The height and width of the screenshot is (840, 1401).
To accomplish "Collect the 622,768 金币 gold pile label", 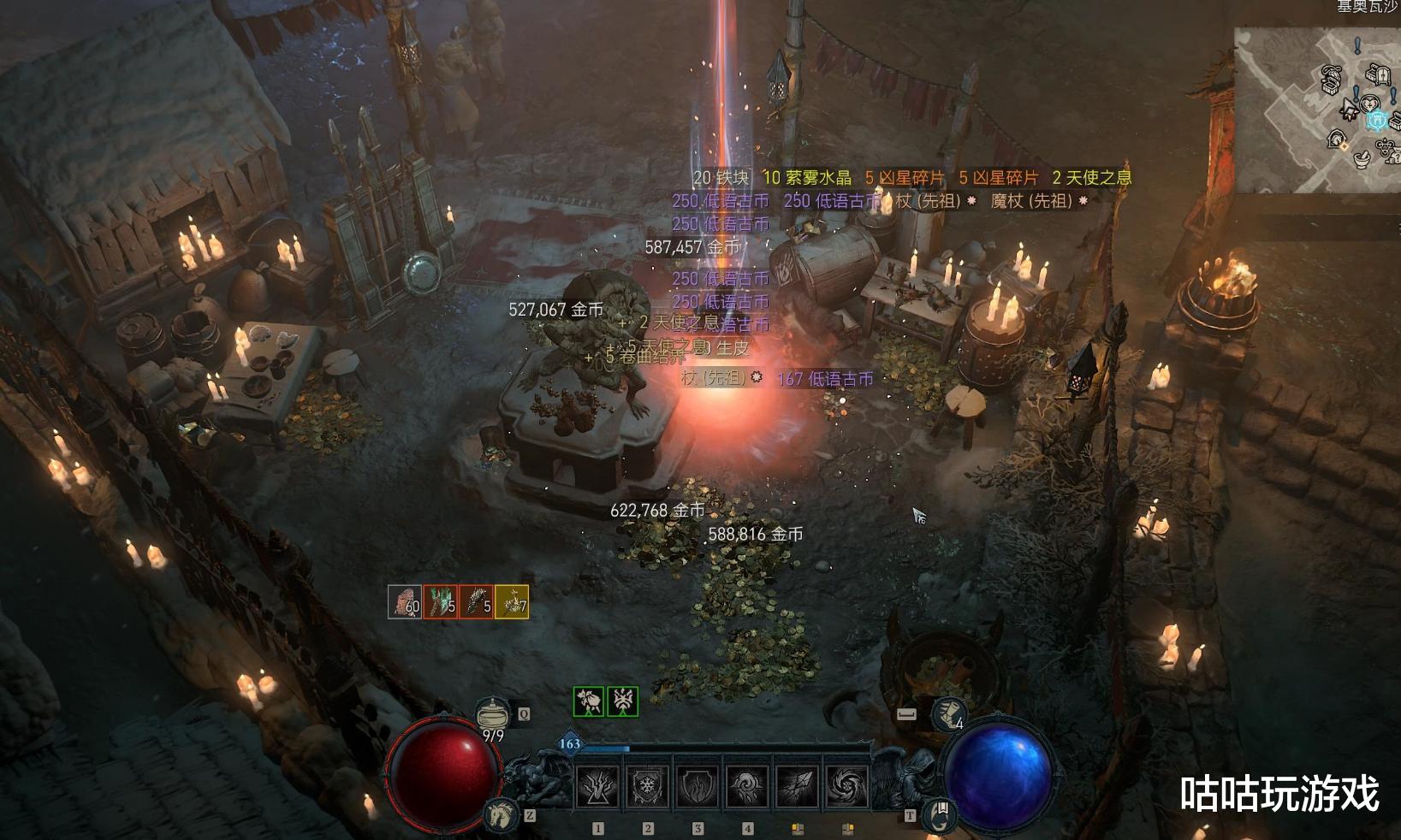I will pyautogui.click(x=657, y=511).
